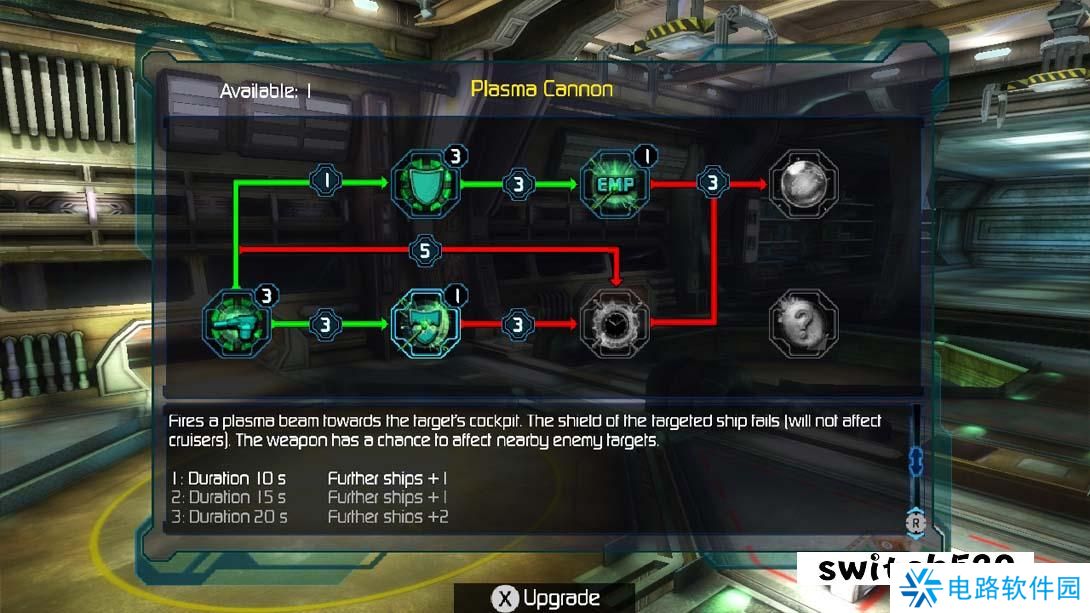Select the question mark mystery node
Screen dimensions: 1090x613
805,323
